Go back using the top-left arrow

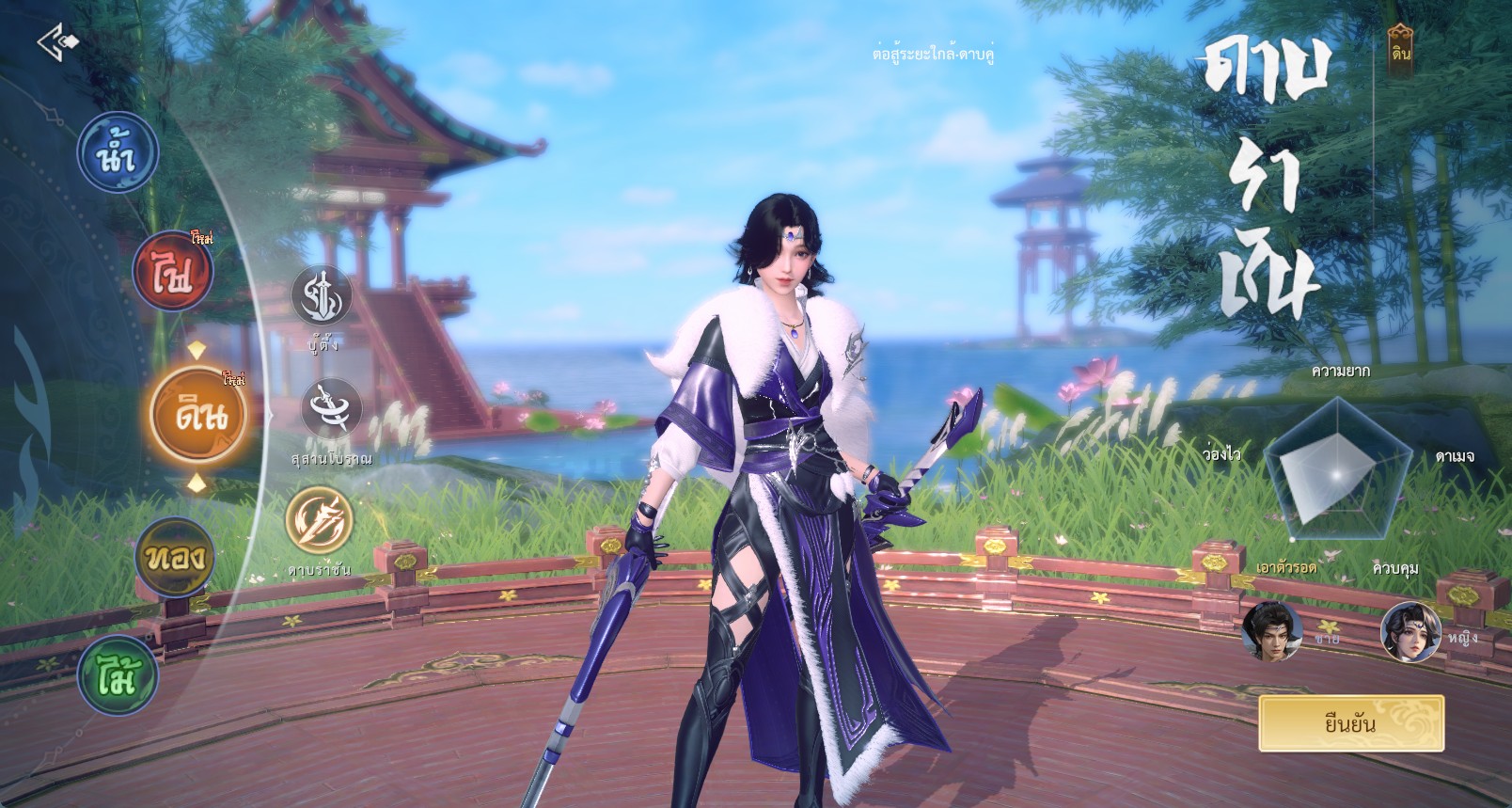(x=57, y=42)
